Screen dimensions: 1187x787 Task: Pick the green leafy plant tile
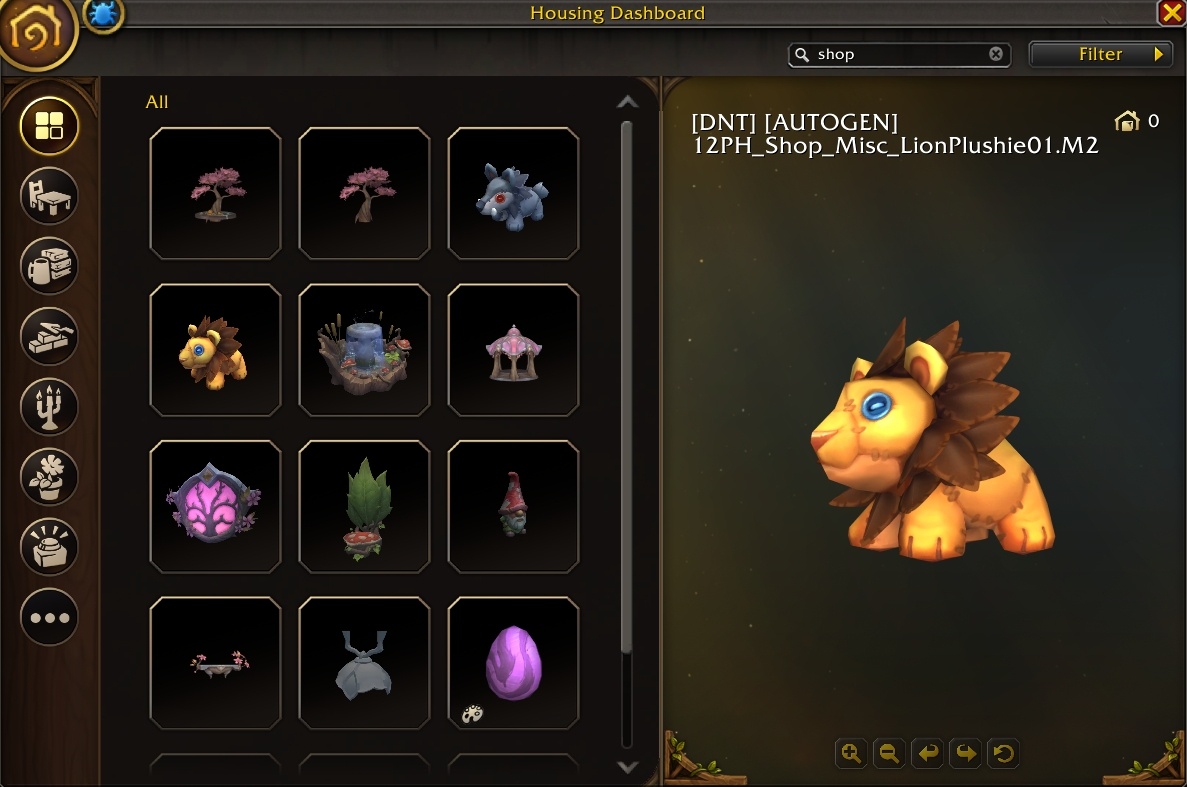click(364, 507)
